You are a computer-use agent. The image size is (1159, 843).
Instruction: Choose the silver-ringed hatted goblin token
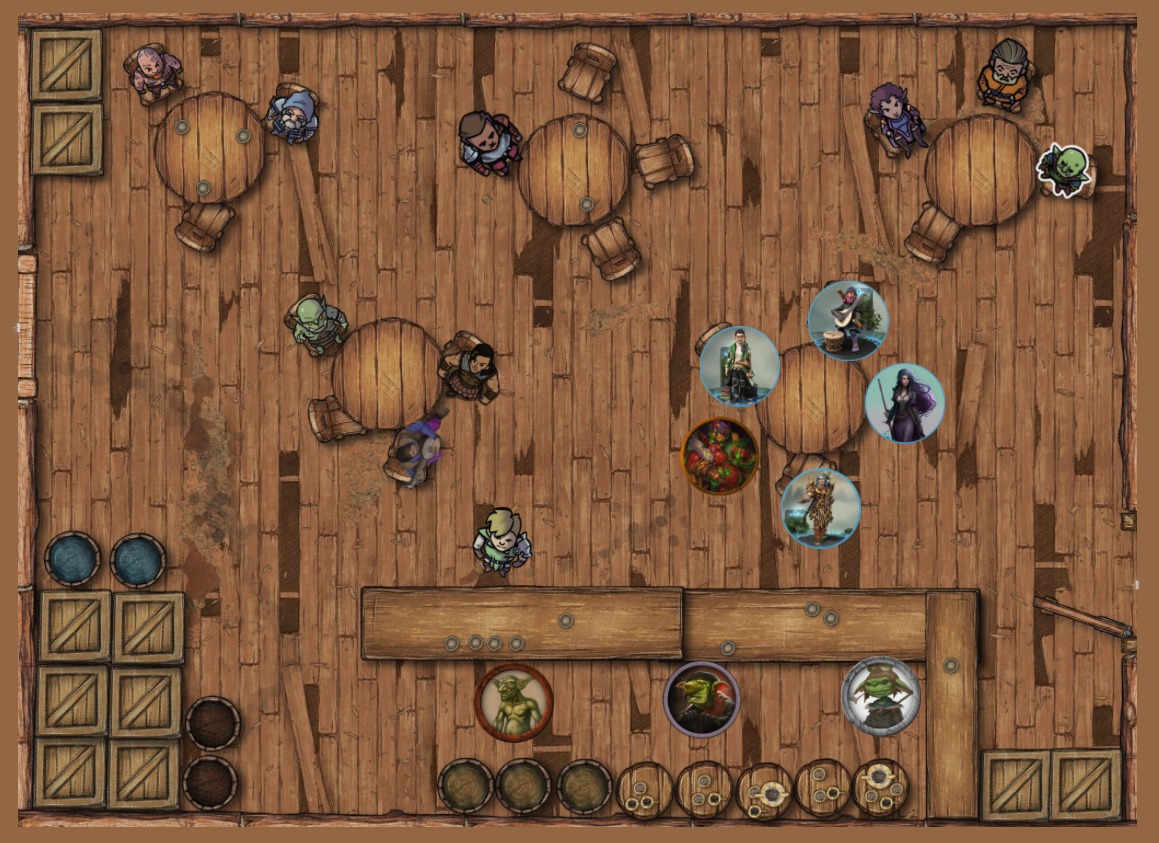click(x=881, y=695)
